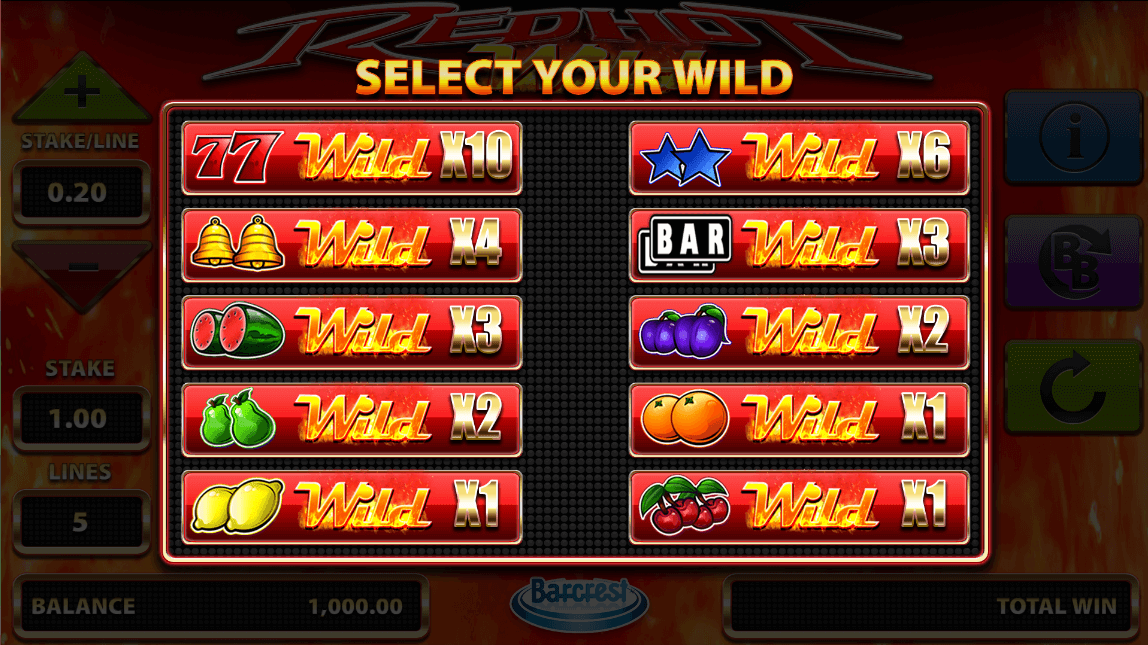Pick the golden bells Wild X4

click(351, 244)
